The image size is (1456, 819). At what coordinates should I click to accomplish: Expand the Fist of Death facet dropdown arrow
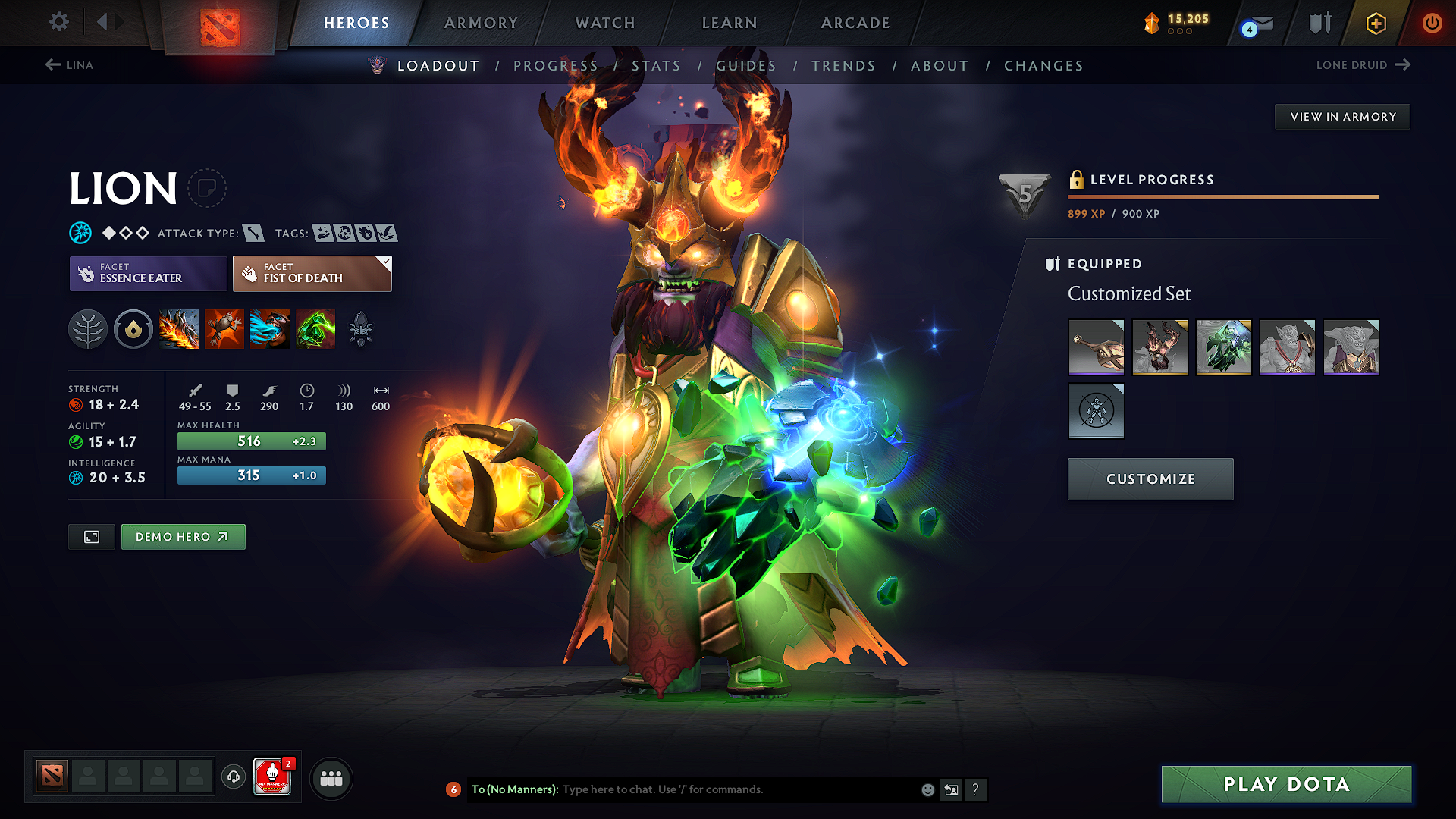tap(386, 263)
